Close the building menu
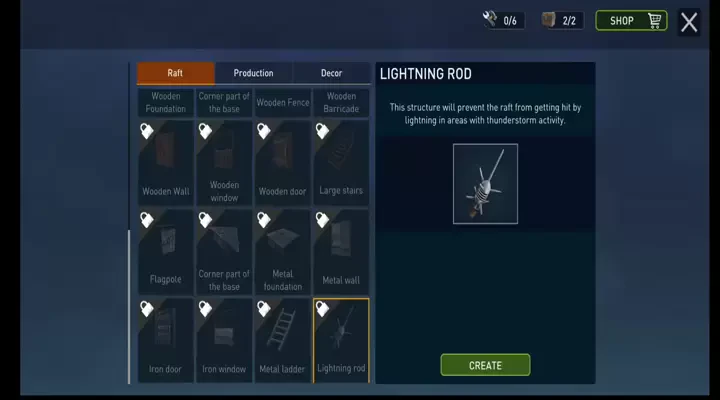The height and width of the screenshot is (400, 720). point(689,22)
